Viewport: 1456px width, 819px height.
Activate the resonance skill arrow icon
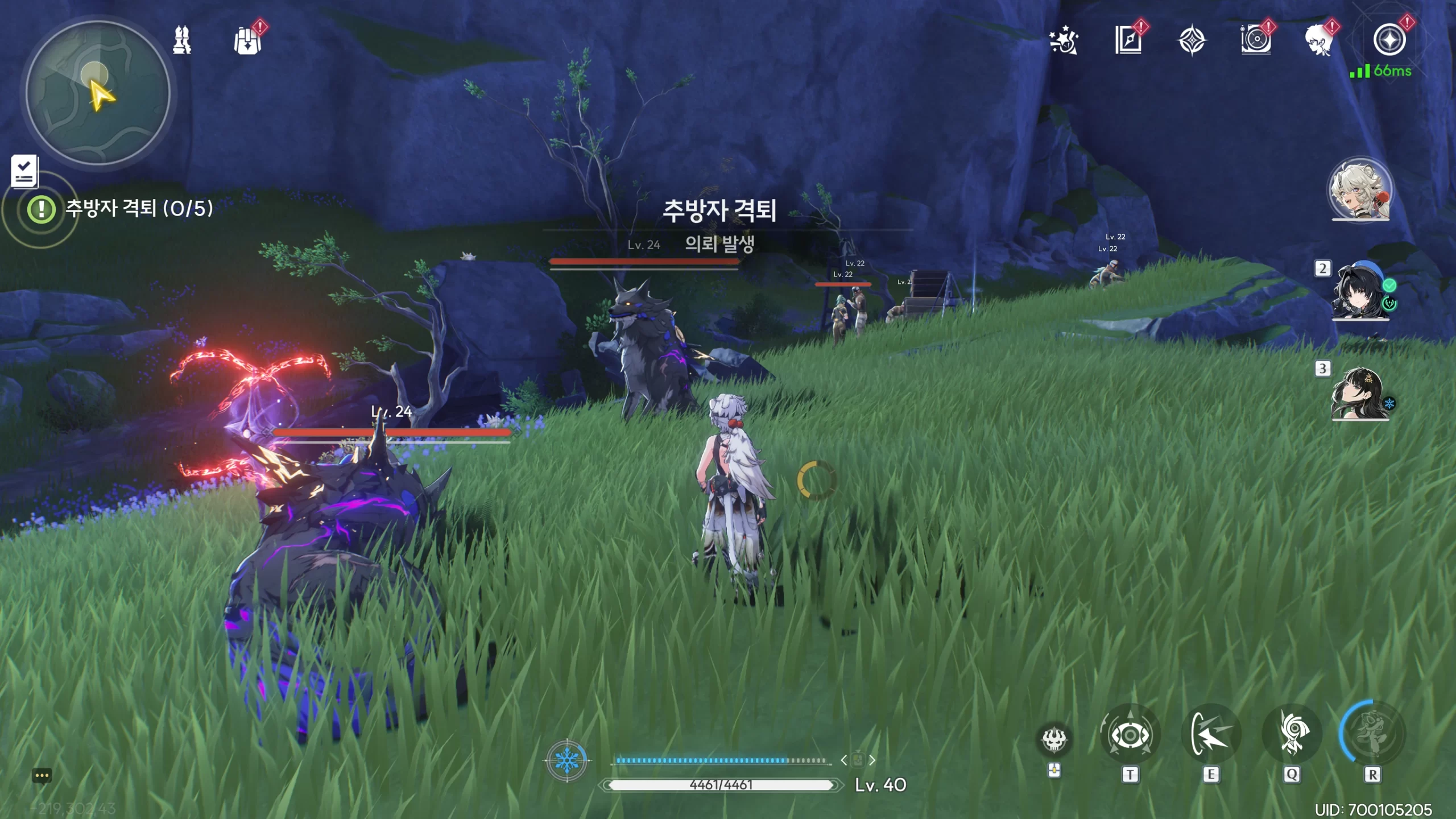click(1211, 735)
